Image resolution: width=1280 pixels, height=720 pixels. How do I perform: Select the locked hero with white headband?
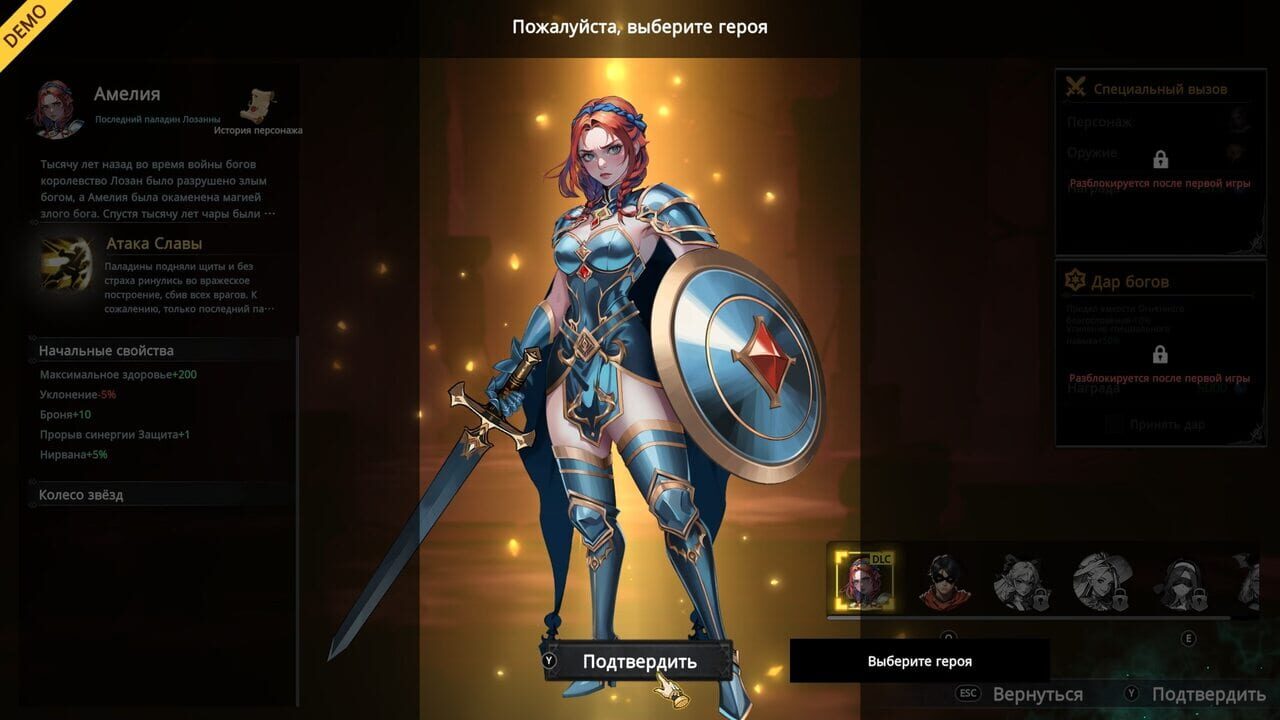tap(1178, 580)
